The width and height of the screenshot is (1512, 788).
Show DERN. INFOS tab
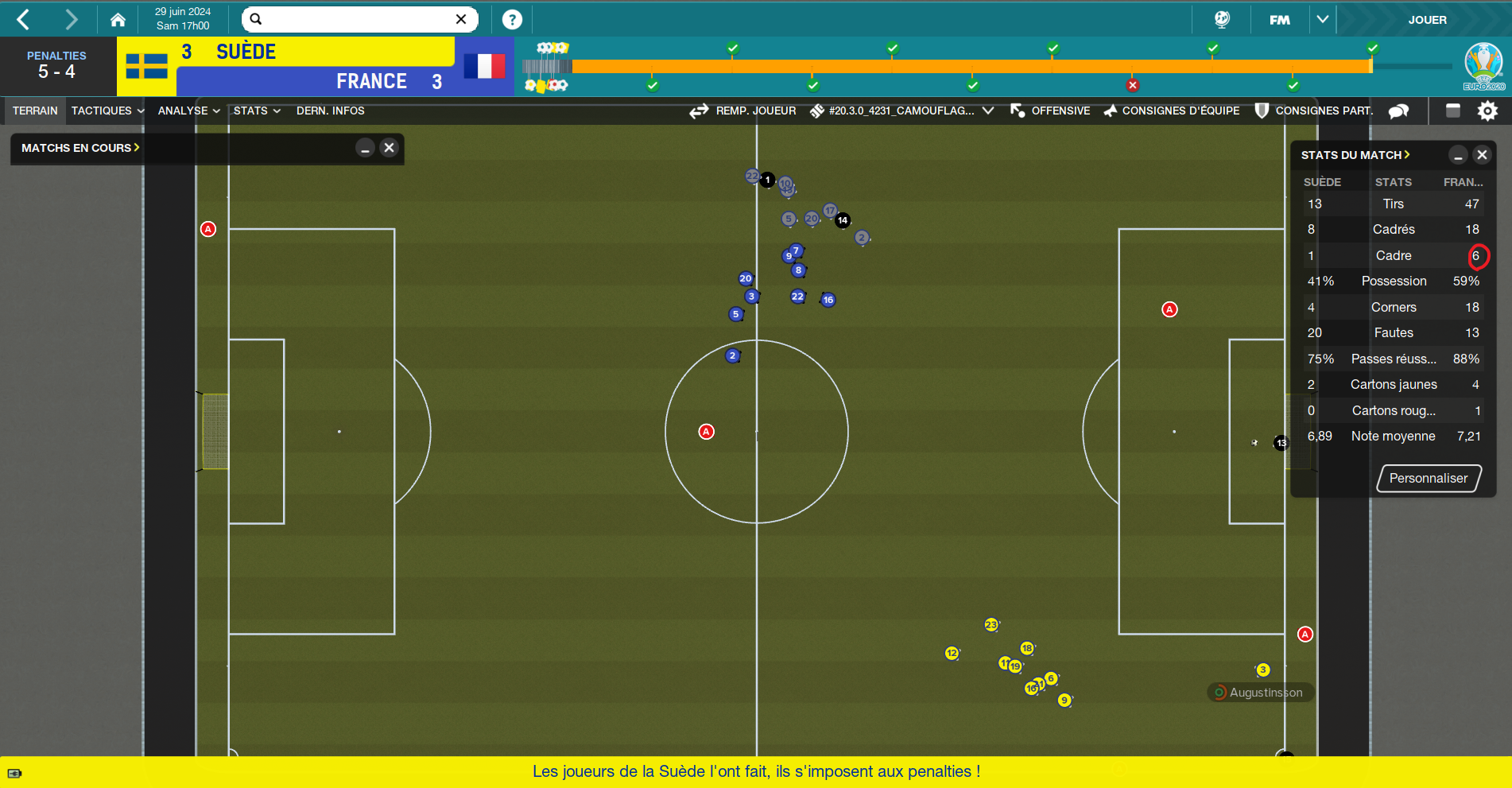click(330, 111)
